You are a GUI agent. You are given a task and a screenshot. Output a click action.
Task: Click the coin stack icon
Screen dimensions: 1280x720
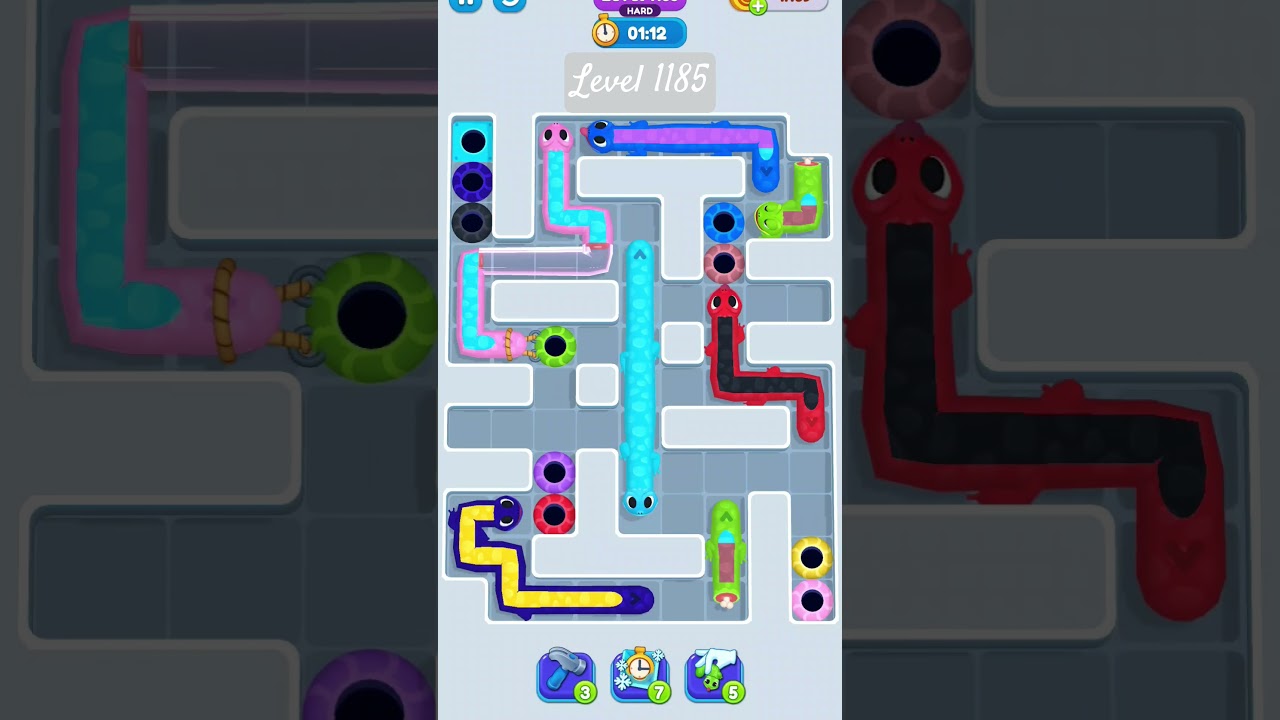737,6
